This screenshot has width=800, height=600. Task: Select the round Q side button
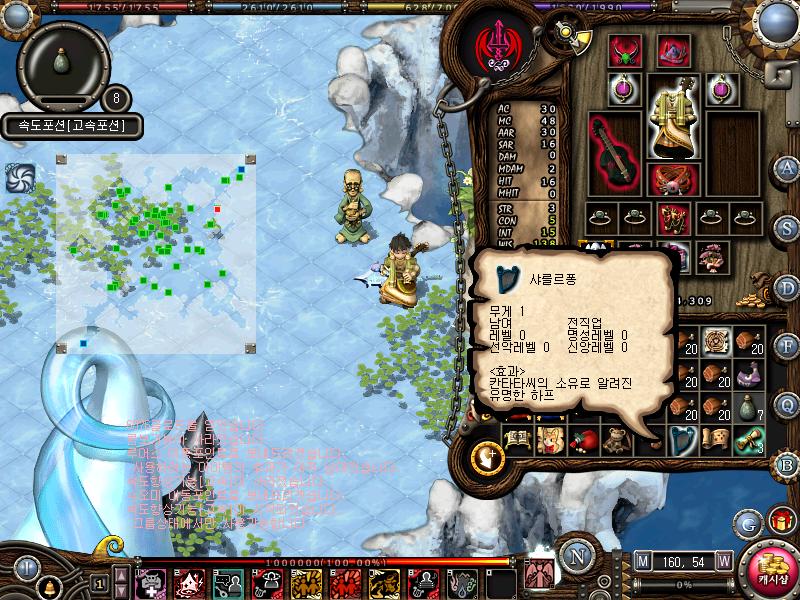click(787, 404)
